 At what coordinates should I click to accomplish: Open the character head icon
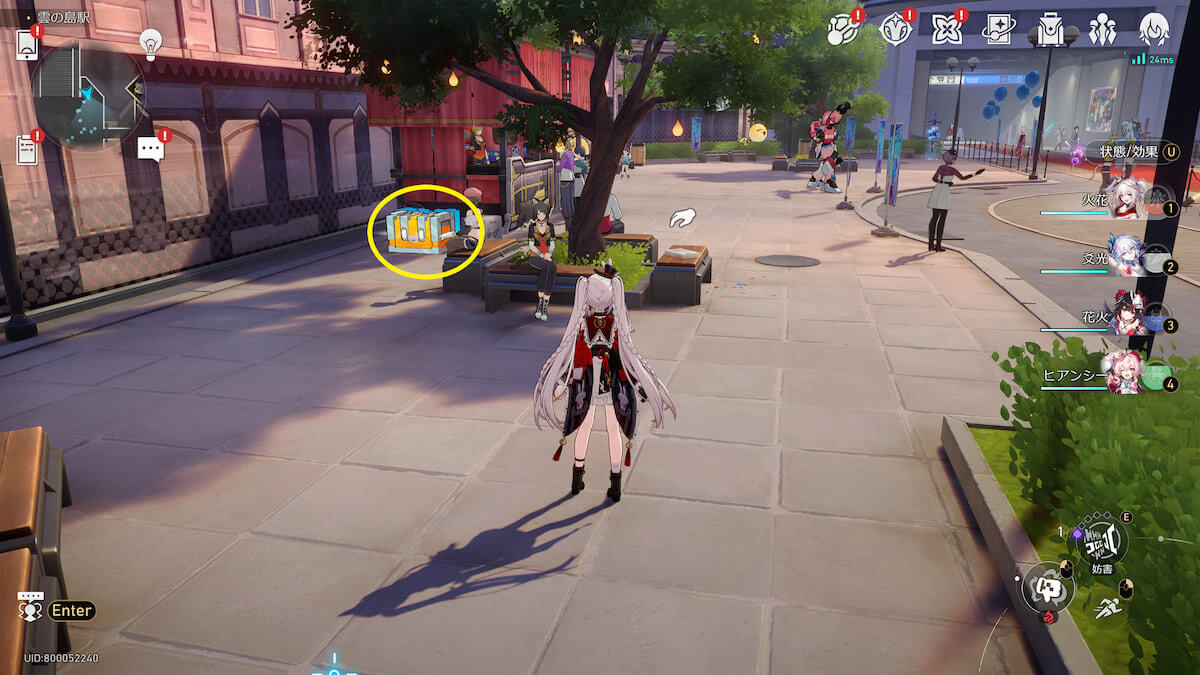[1154, 30]
